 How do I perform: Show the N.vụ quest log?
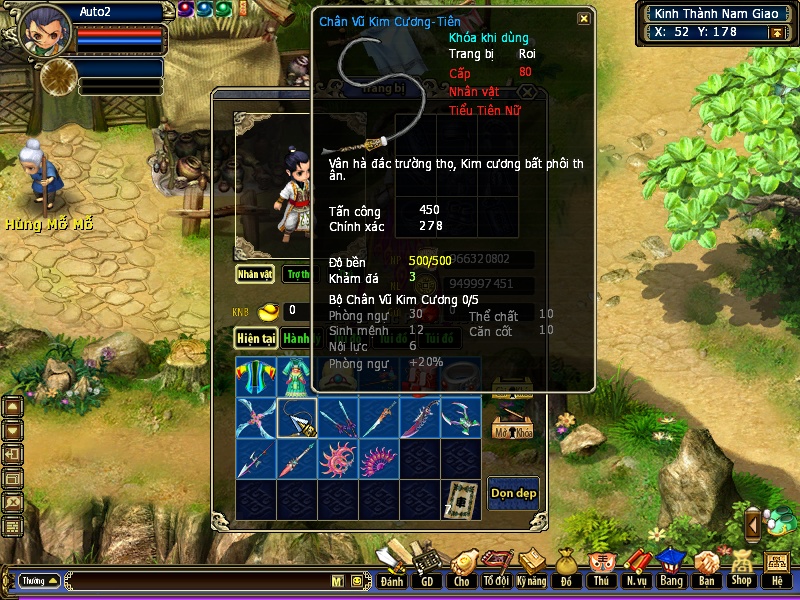point(636,569)
